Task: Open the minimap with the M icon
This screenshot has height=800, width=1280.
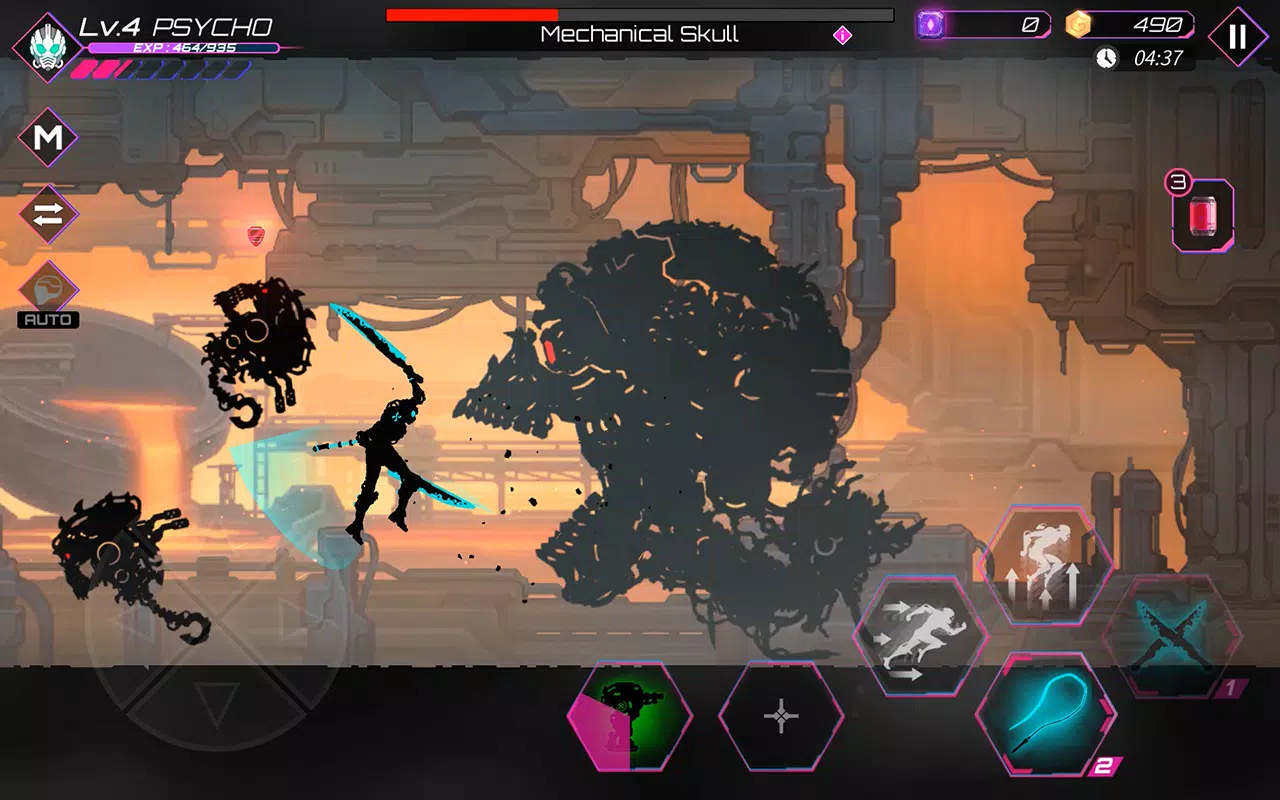Action: point(47,137)
